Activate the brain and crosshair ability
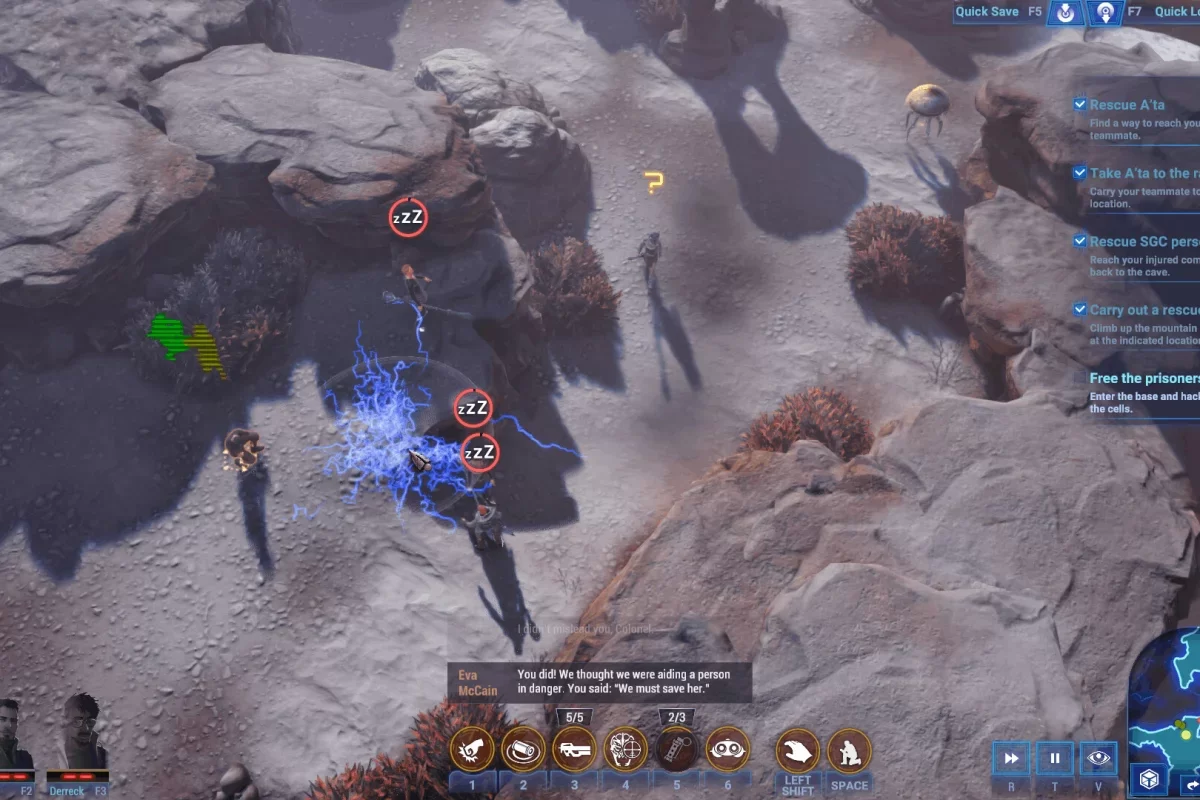Viewport: 1200px width, 800px height. 626,749
